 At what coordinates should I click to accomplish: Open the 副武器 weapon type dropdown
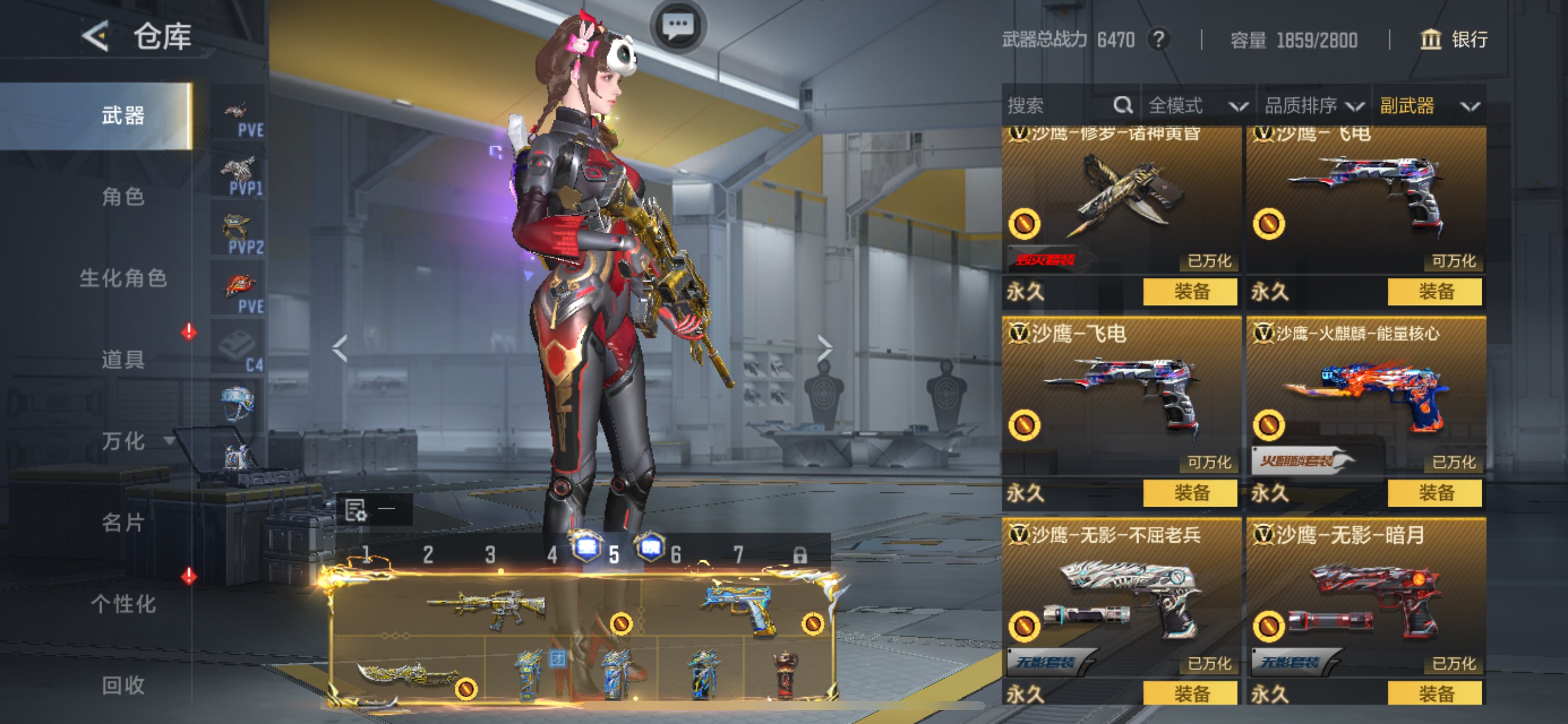(1428, 106)
